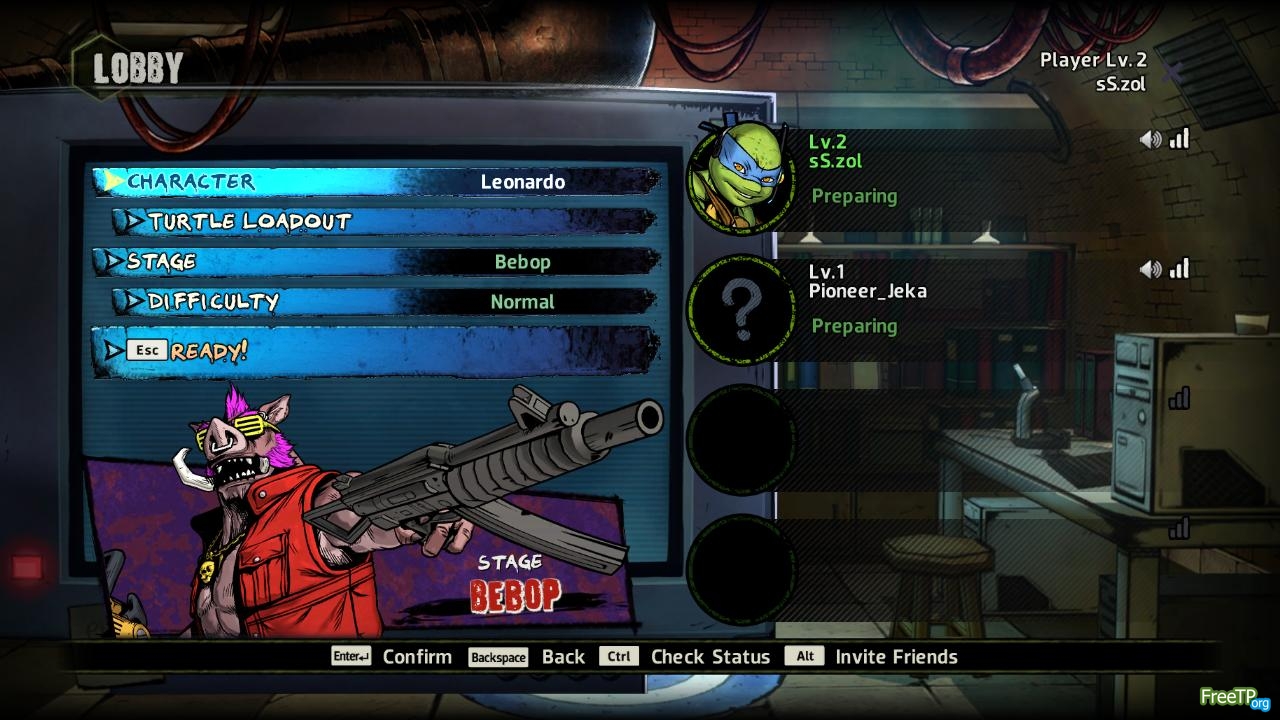Viewport: 1280px width, 720px height.
Task: Change the Stage set to Bebop
Action: click(376, 262)
